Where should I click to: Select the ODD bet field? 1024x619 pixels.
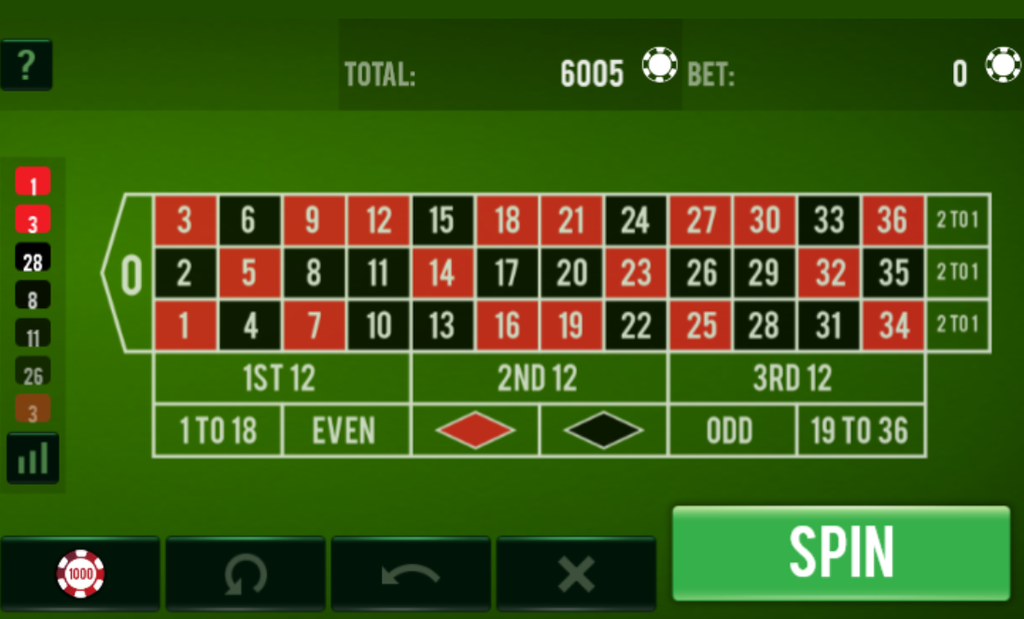pyautogui.click(x=731, y=431)
